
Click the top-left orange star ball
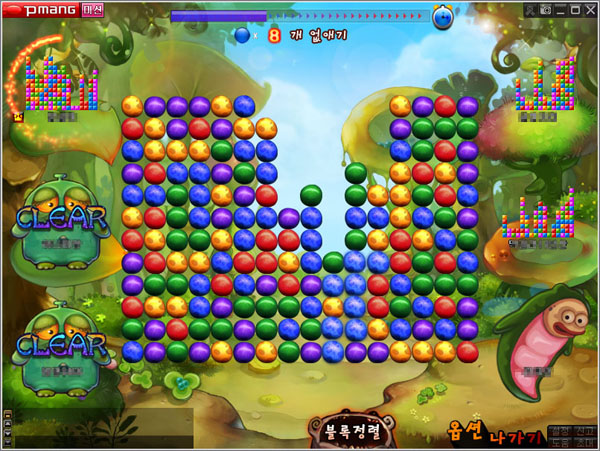tap(132, 104)
